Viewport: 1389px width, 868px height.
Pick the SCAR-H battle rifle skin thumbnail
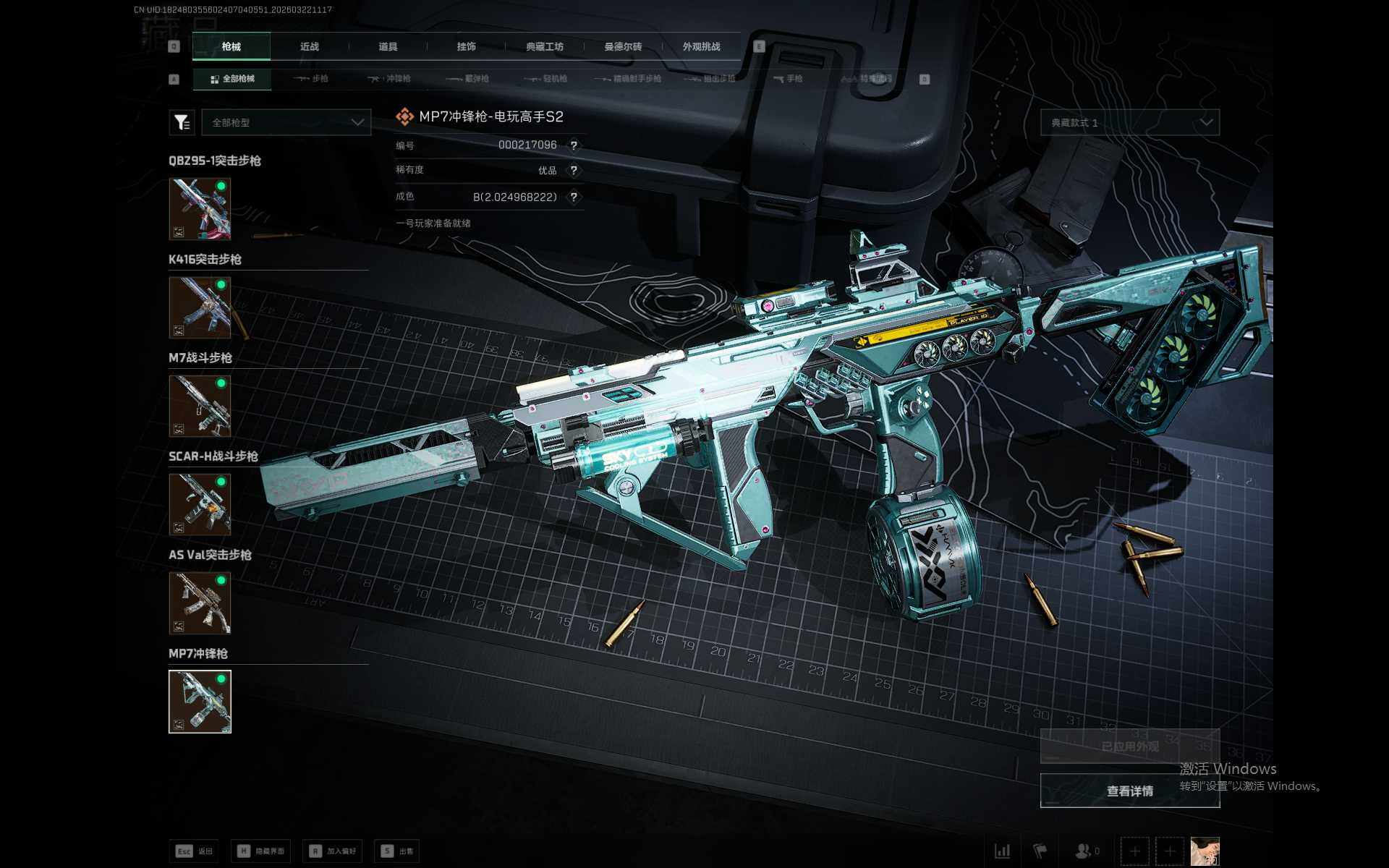(200, 504)
